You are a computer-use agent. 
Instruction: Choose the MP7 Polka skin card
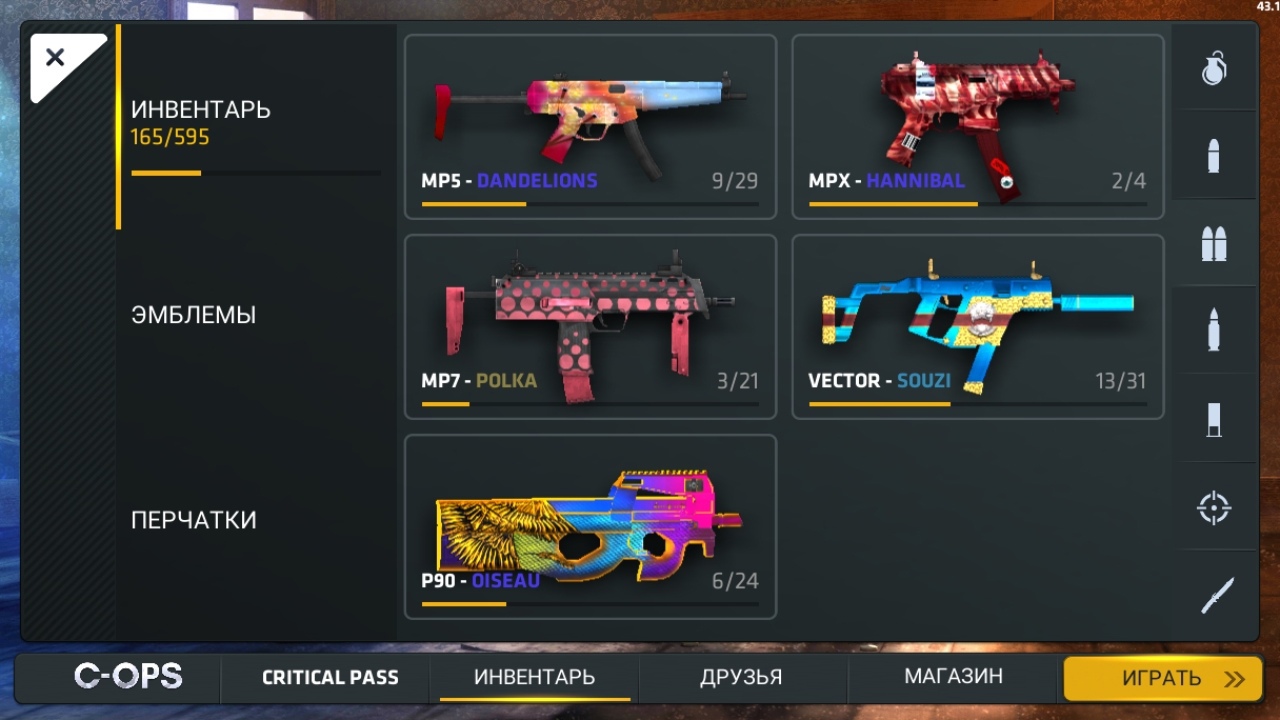590,327
